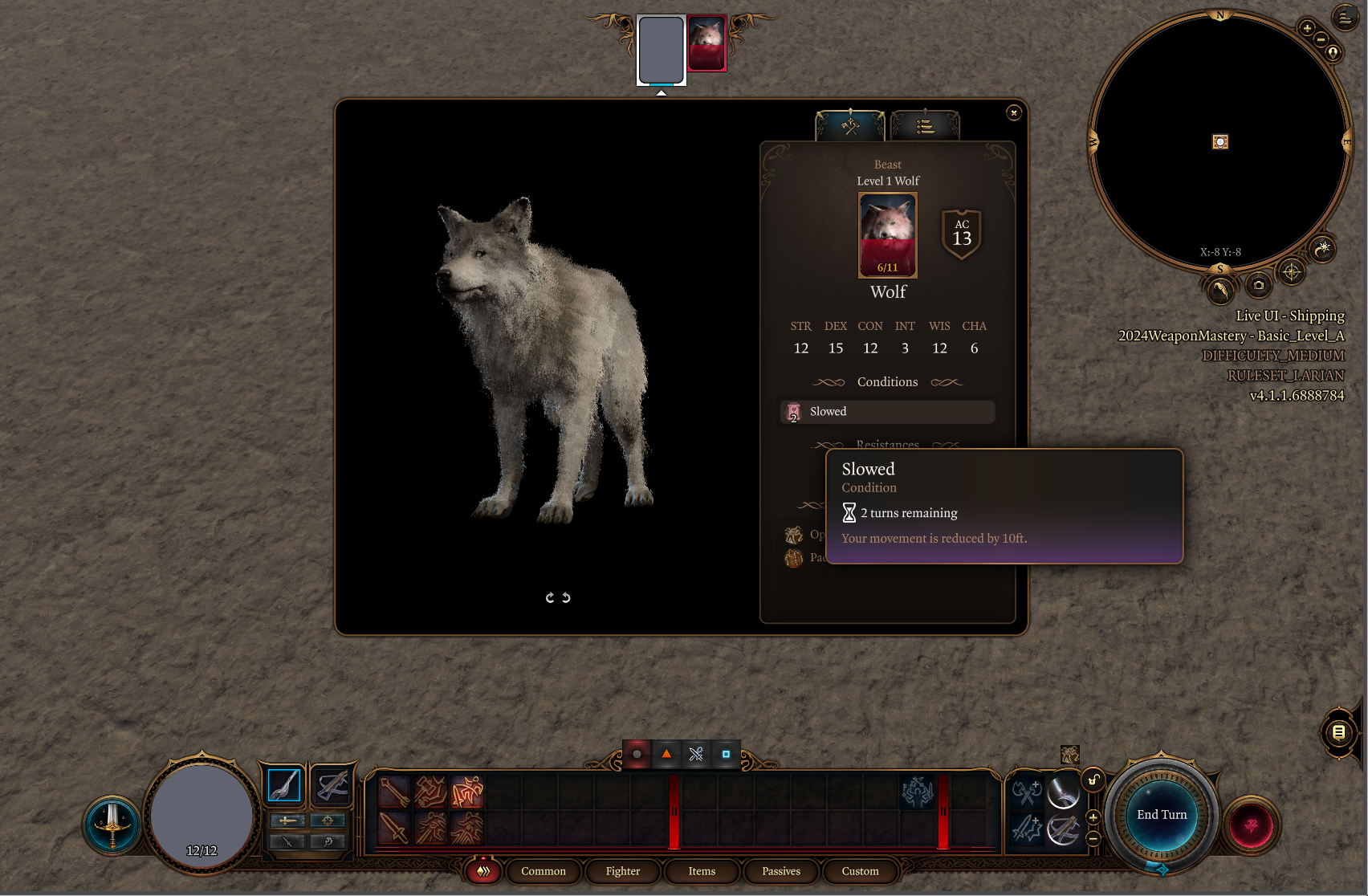Click the wolf portrait in examine panel
This screenshot has height=896, width=1368.
pos(887,234)
